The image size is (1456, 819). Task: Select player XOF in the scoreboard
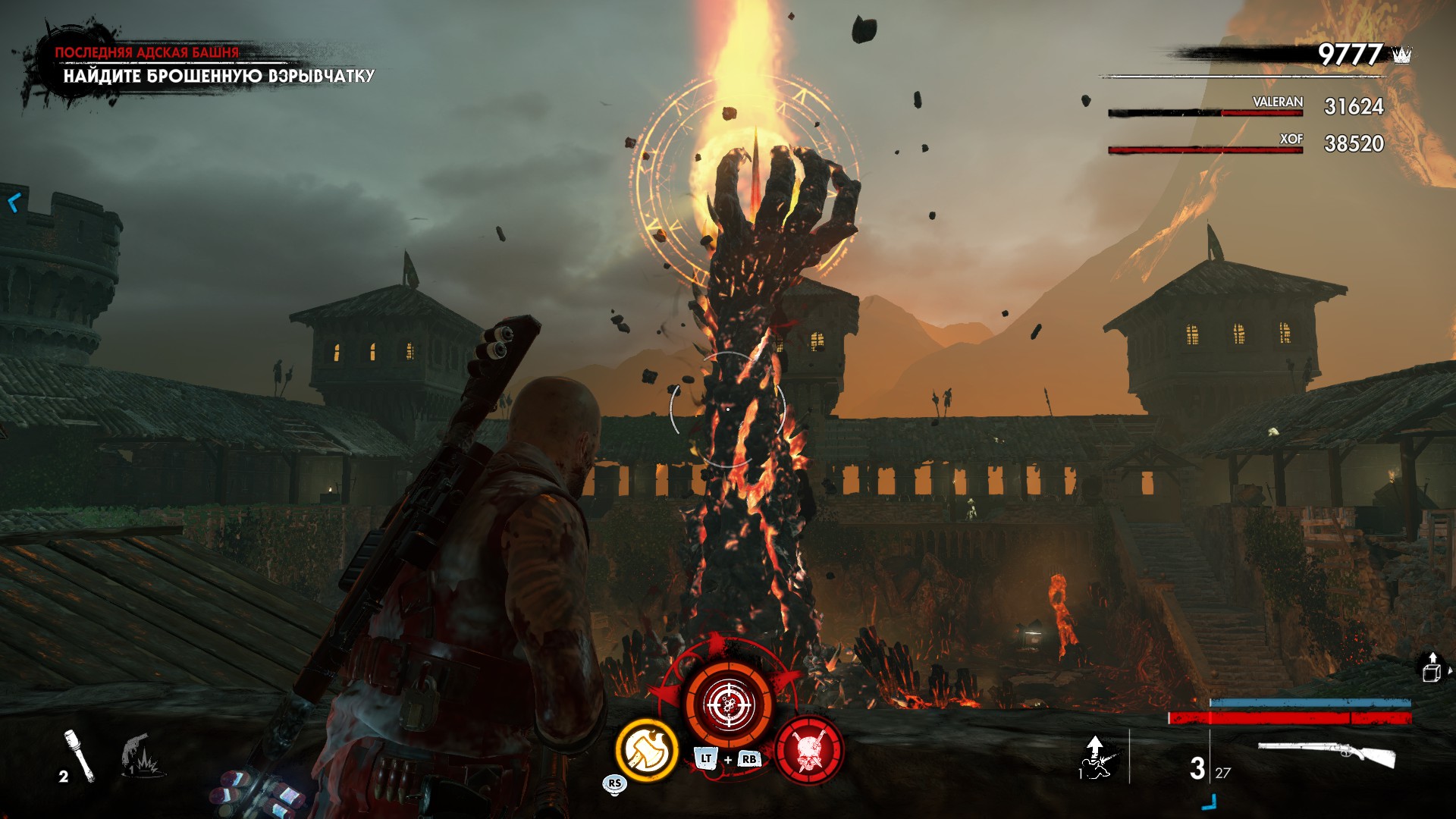tap(1291, 139)
